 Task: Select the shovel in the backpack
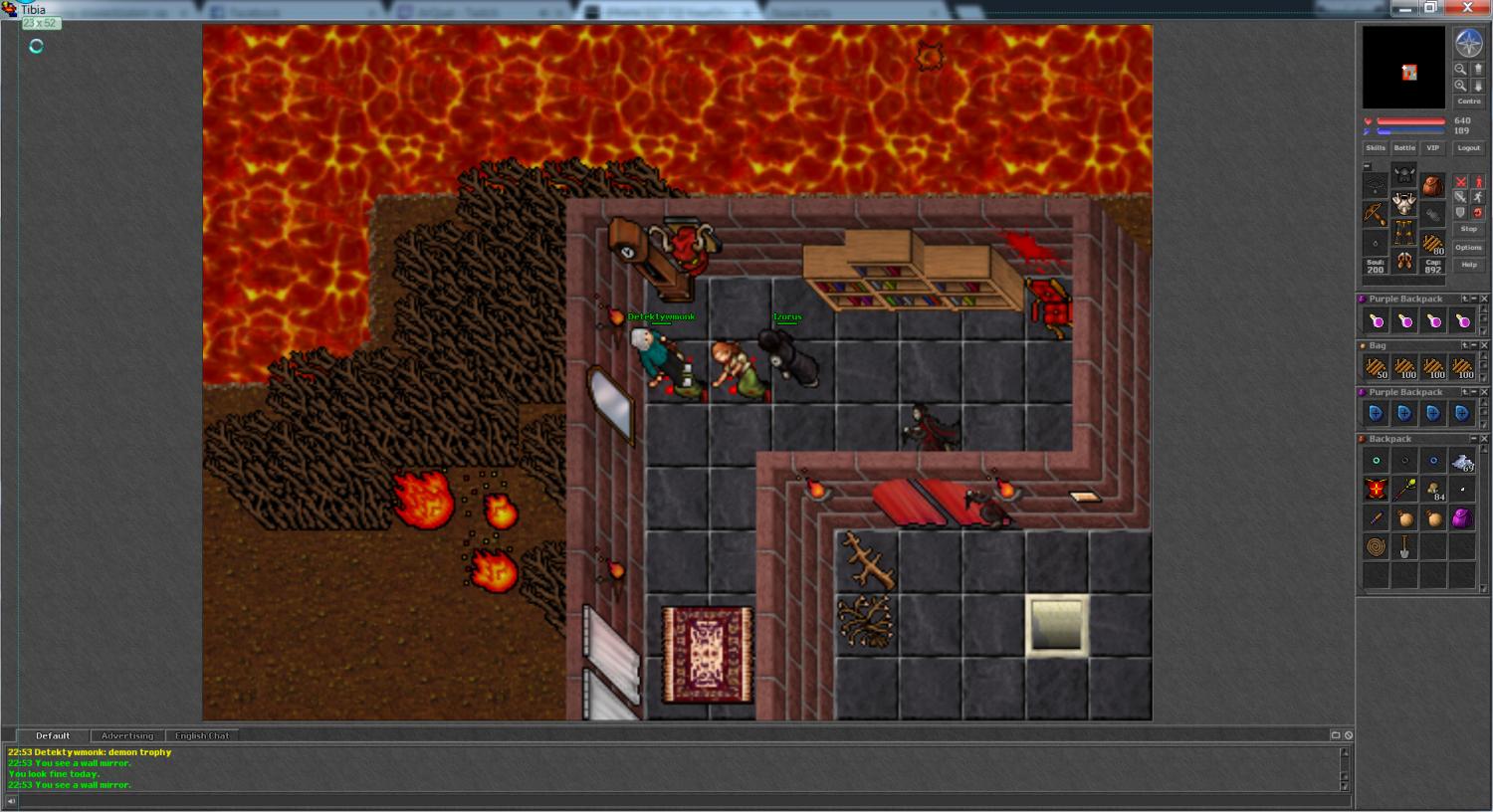coord(1404,546)
